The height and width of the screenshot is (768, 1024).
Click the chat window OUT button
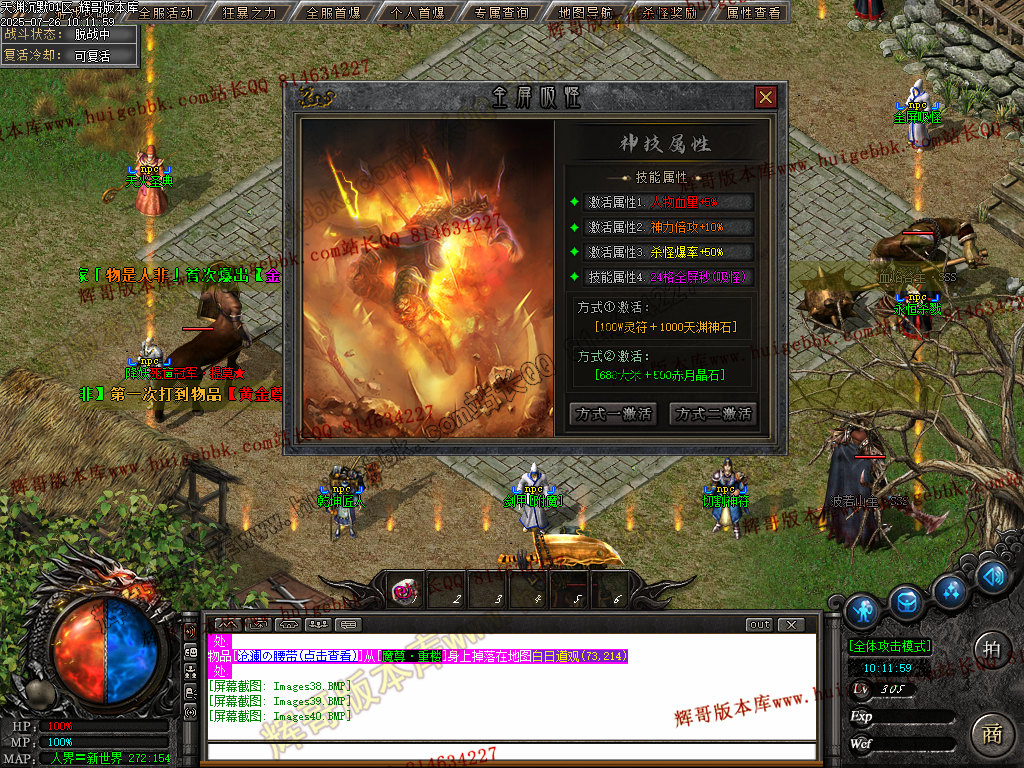click(x=760, y=625)
